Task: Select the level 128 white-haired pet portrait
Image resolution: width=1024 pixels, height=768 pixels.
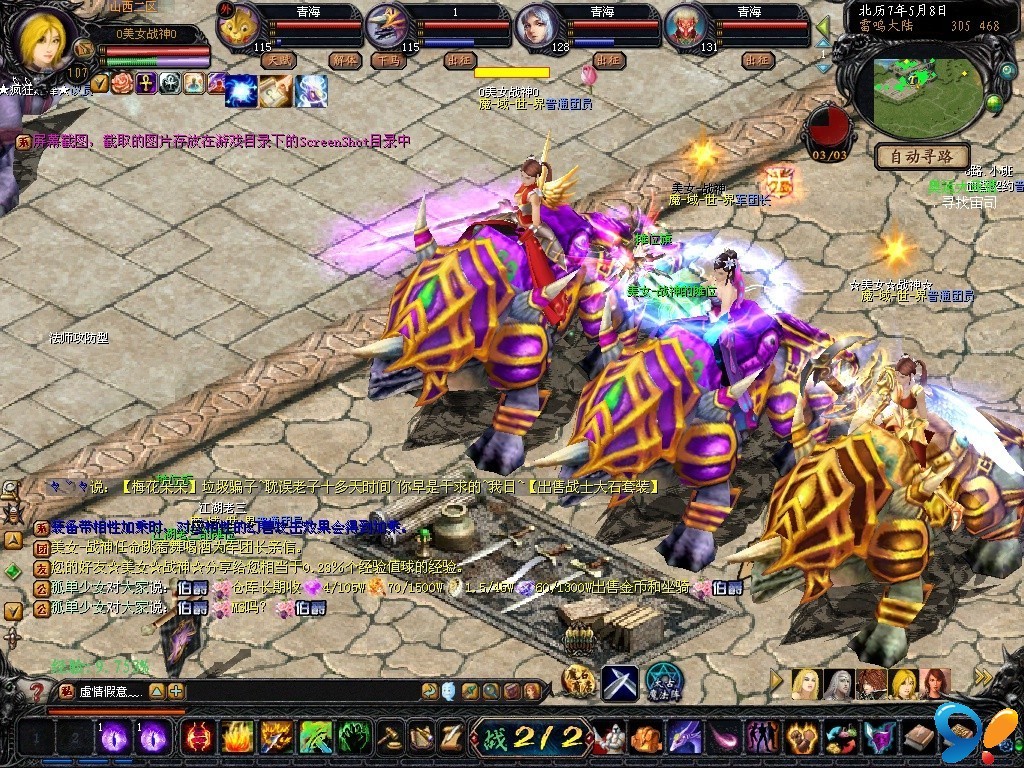Action: (536, 27)
